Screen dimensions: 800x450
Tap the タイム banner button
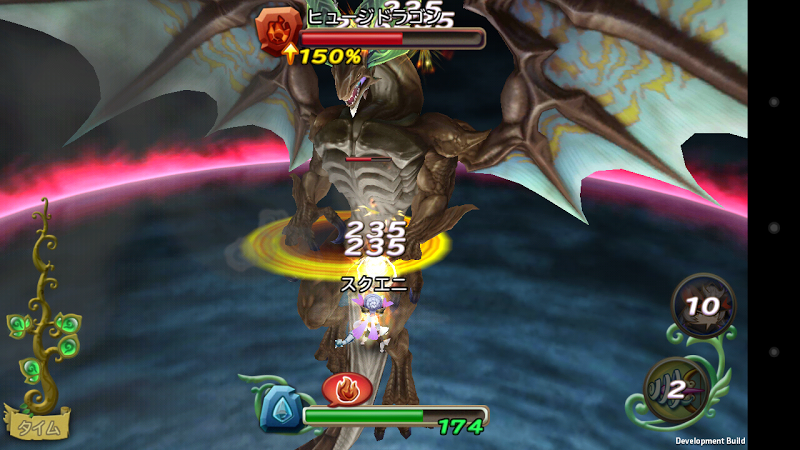coord(38,425)
